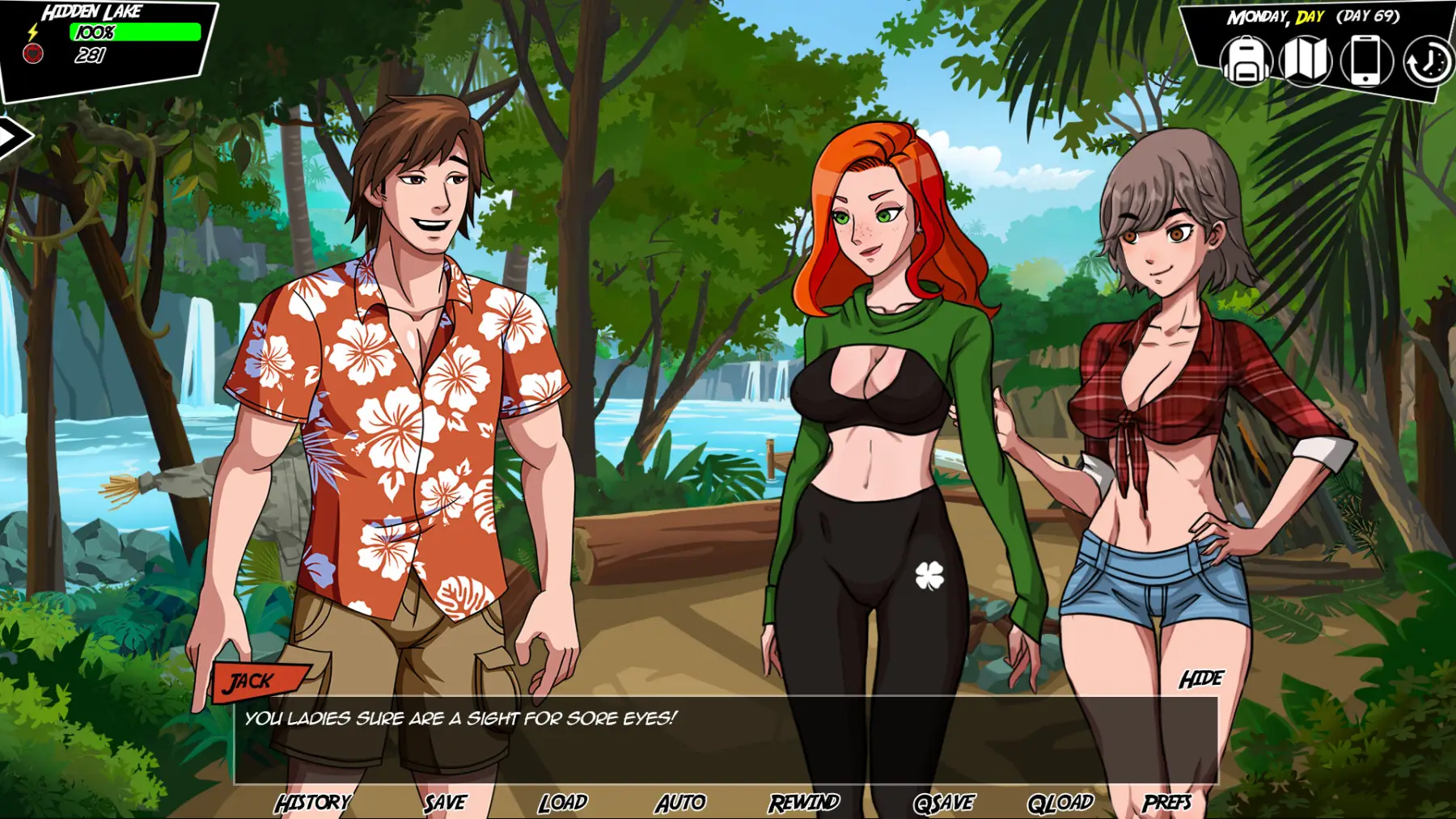Open the smartphone icon
The height and width of the screenshot is (819, 1456).
pyautogui.click(x=1366, y=61)
